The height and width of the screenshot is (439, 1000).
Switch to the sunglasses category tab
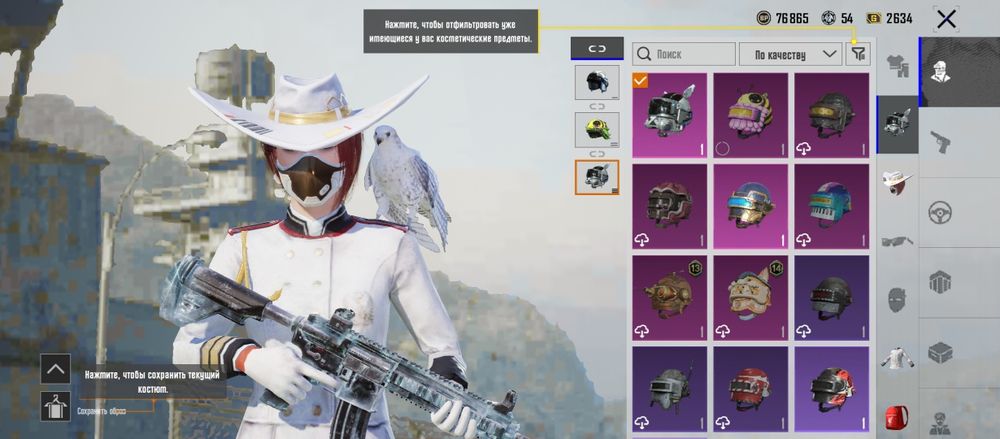coord(897,240)
